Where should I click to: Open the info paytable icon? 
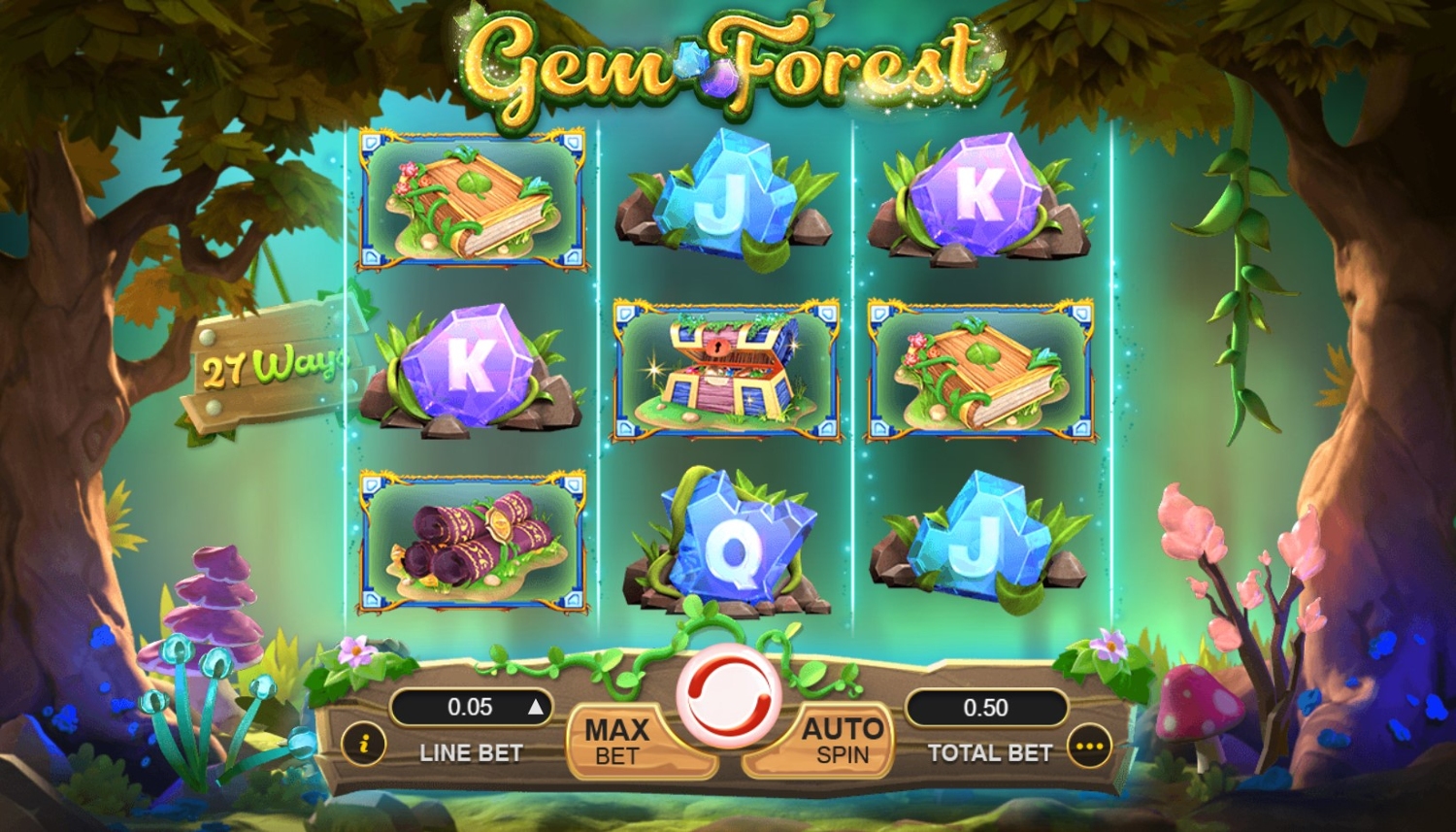[x=364, y=745]
